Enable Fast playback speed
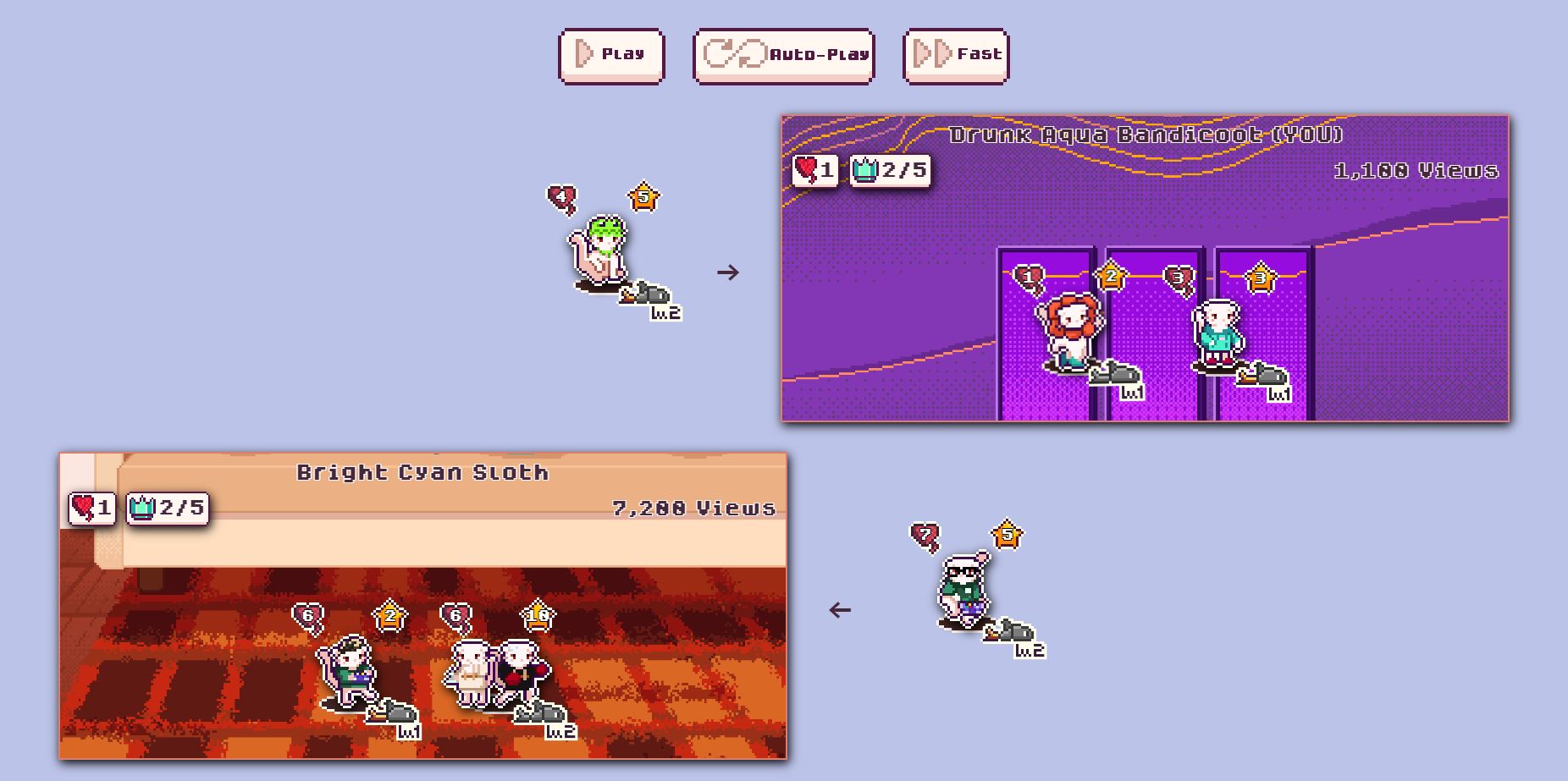Viewport: 1568px width, 781px height. point(956,54)
